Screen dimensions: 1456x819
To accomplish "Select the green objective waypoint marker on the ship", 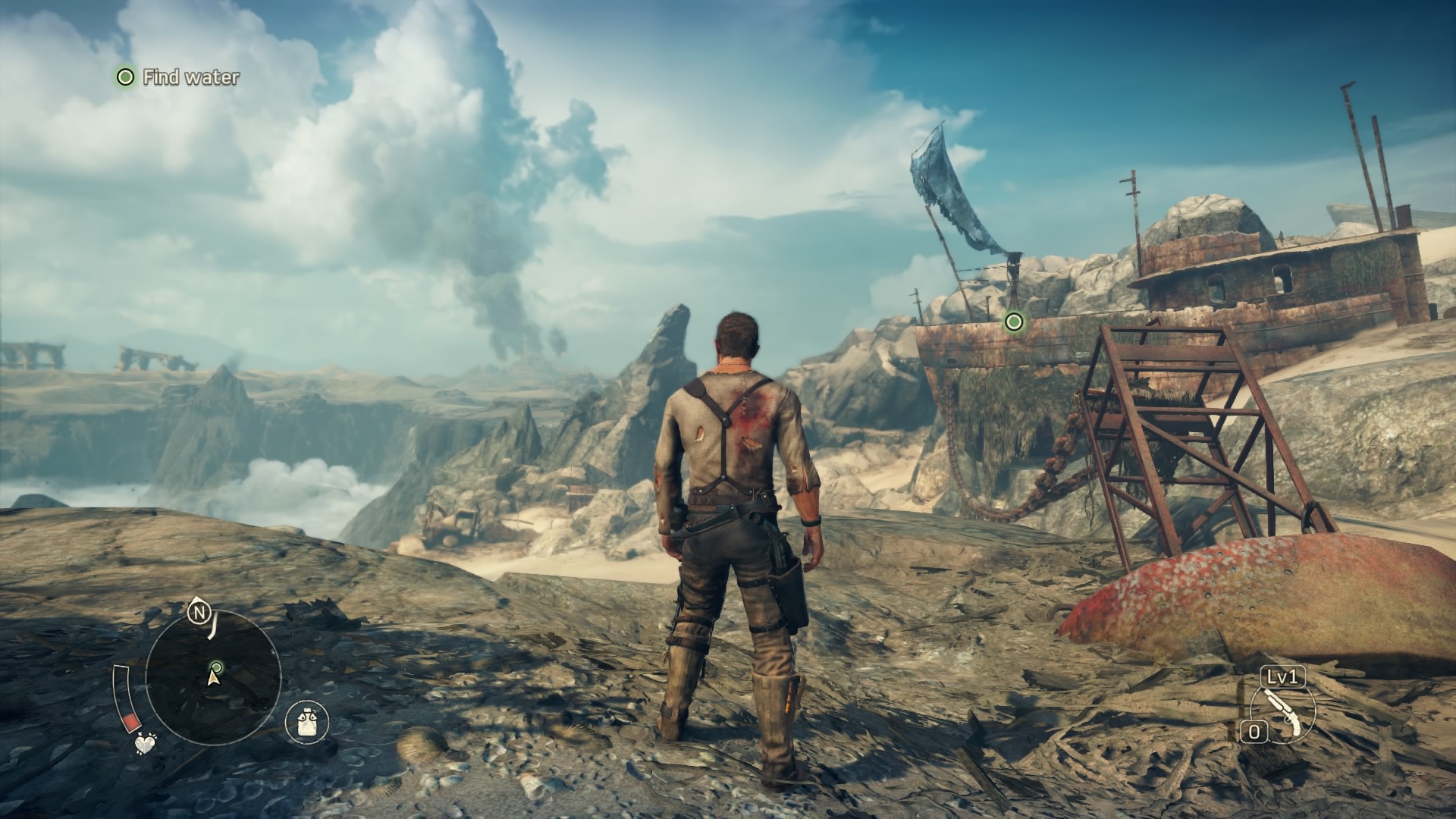I will (x=1013, y=322).
